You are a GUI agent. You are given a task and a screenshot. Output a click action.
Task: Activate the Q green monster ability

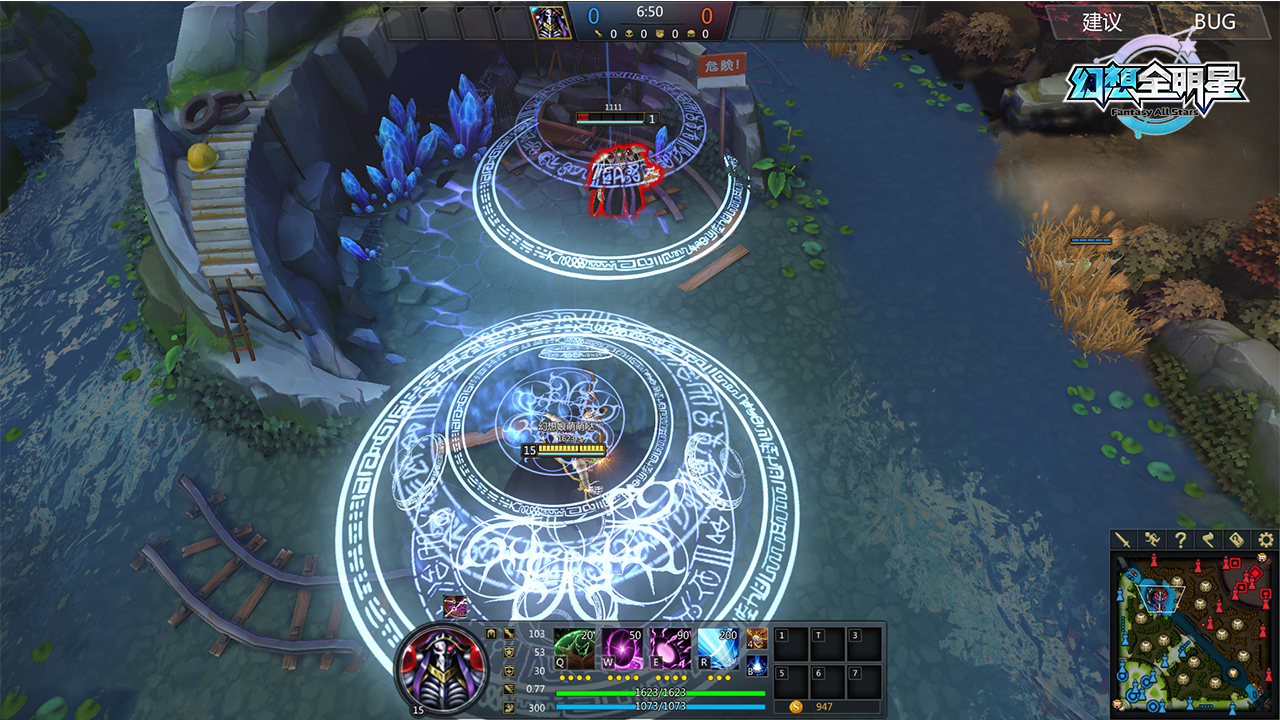click(573, 648)
